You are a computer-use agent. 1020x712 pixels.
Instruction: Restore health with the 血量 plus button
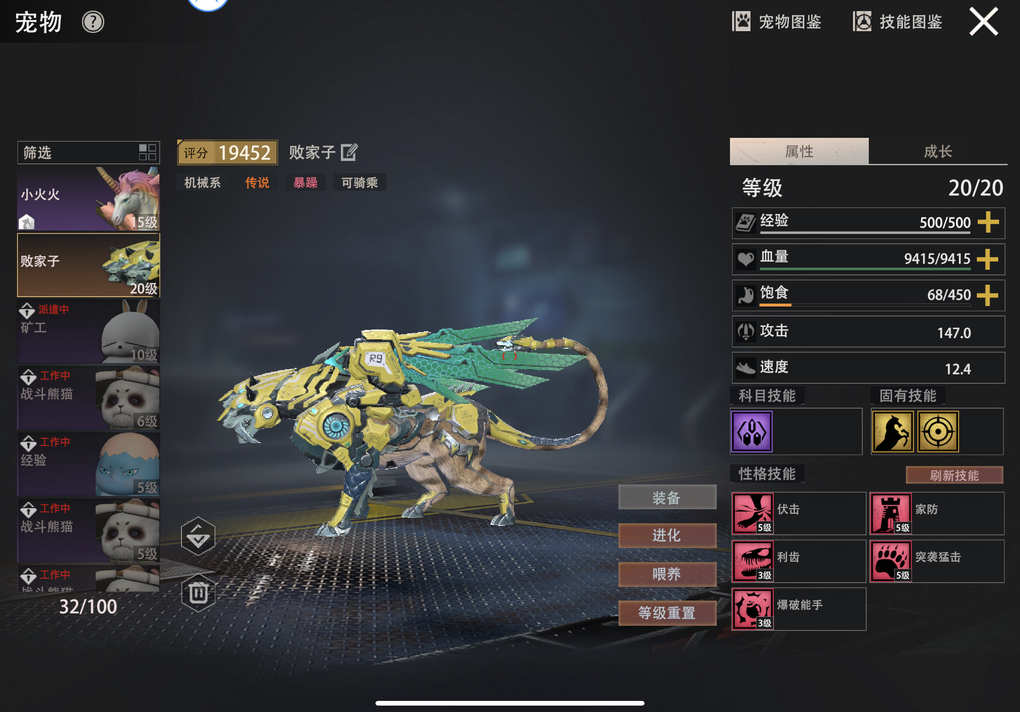[x=988, y=259]
